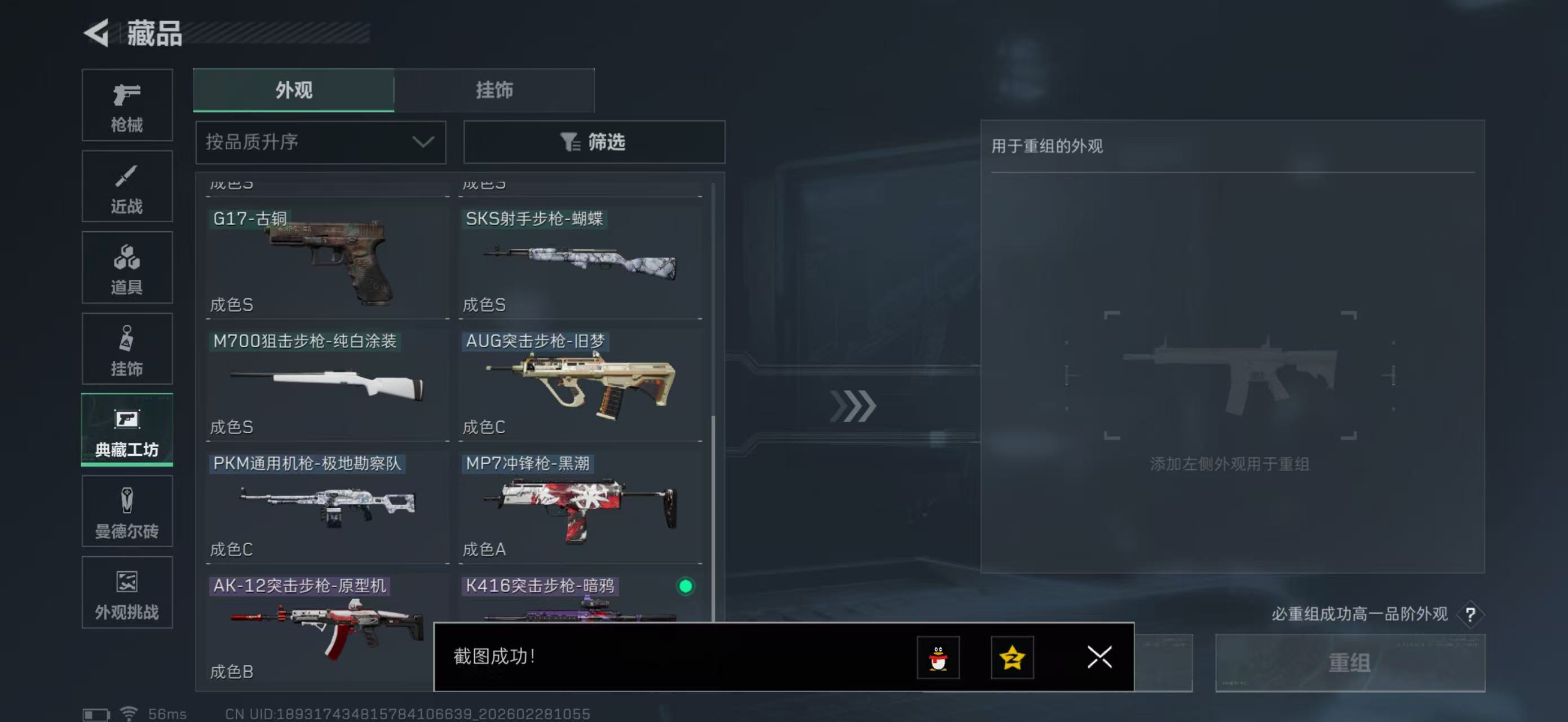Switch to the 外观 tab
This screenshot has height=722, width=1568.
click(x=294, y=90)
